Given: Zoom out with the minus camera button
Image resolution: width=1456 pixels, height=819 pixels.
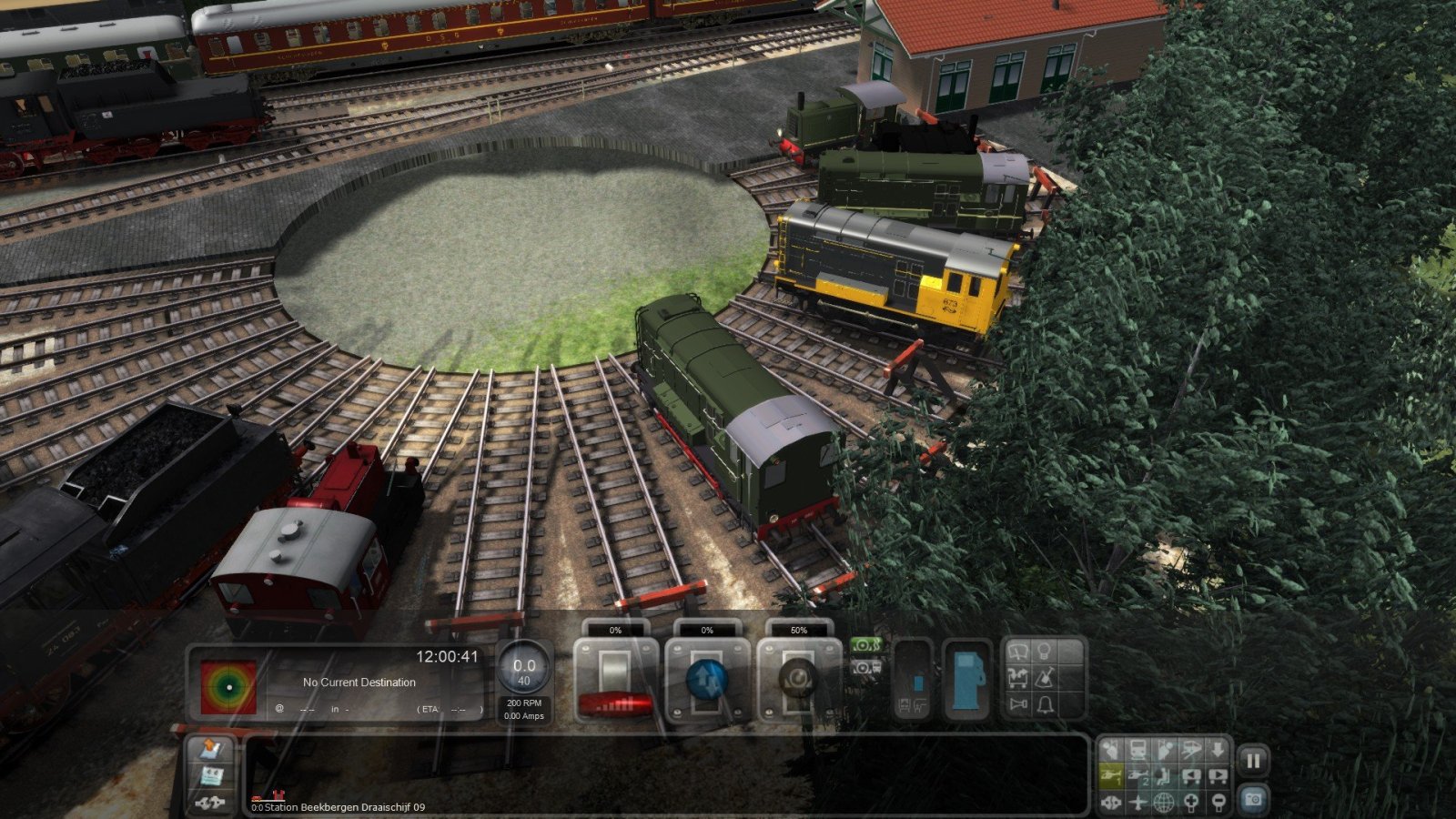Looking at the screenshot, I should (1218, 803).
